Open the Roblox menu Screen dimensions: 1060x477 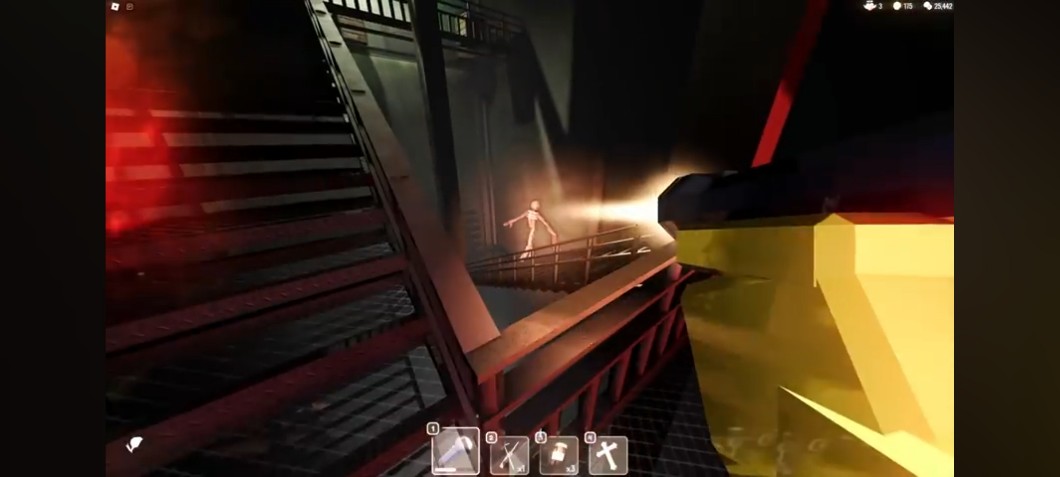[x=115, y=6]
